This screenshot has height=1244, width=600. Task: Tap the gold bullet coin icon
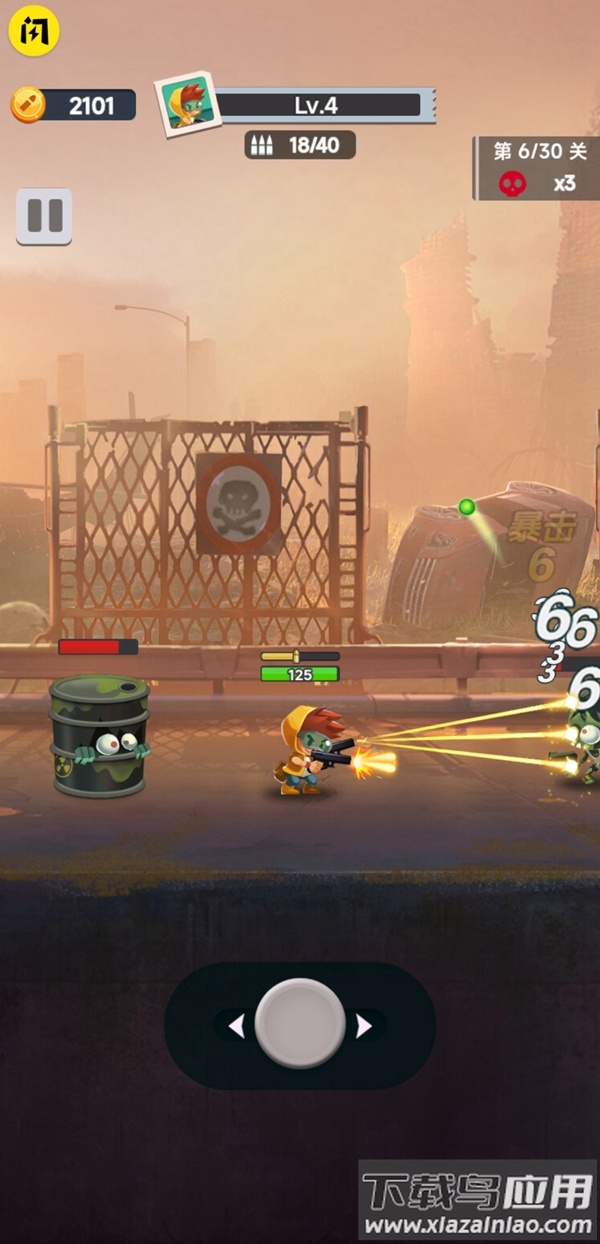click(x=28, y=104)
